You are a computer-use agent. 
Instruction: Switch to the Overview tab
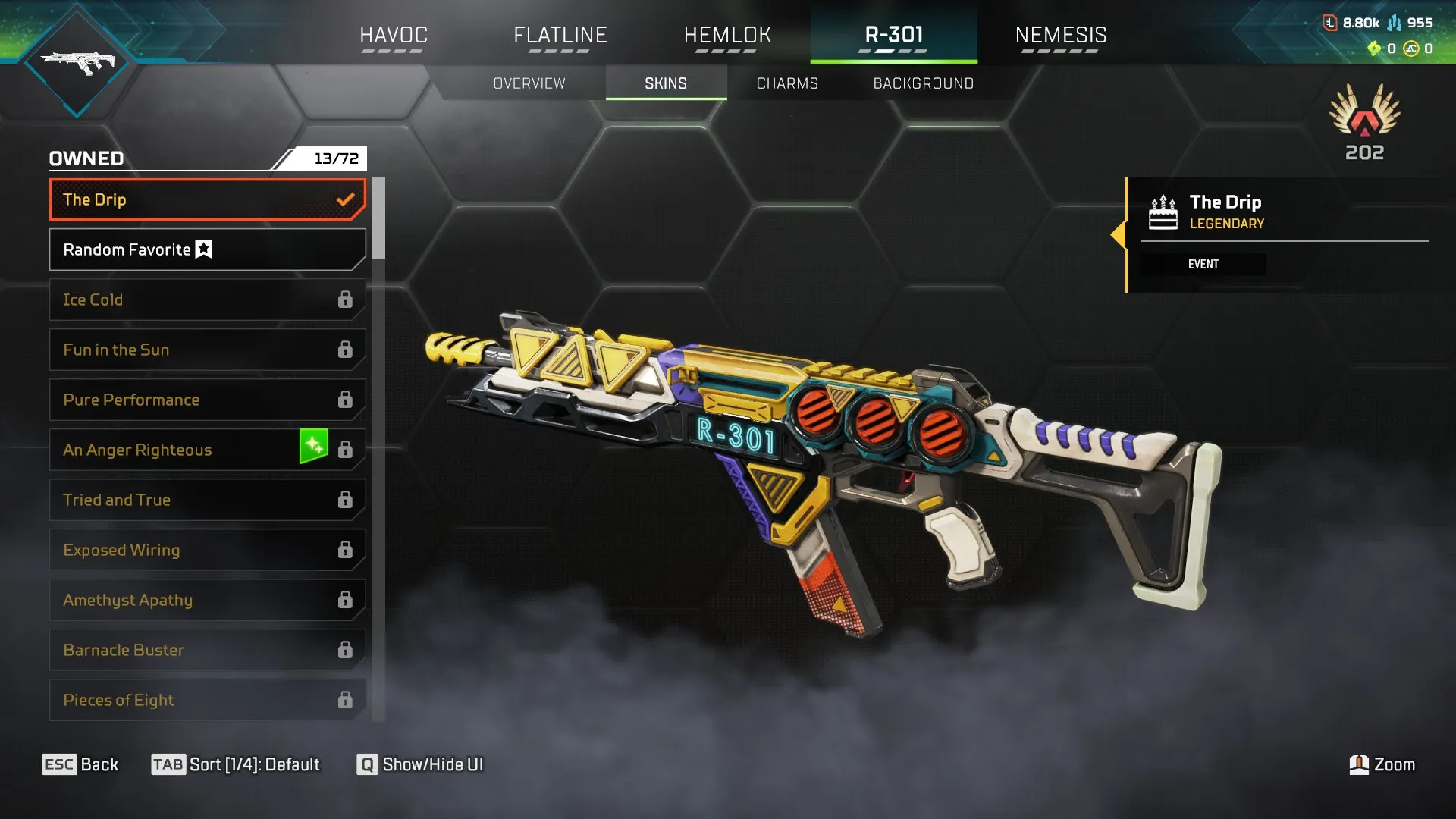coord(529,83)
